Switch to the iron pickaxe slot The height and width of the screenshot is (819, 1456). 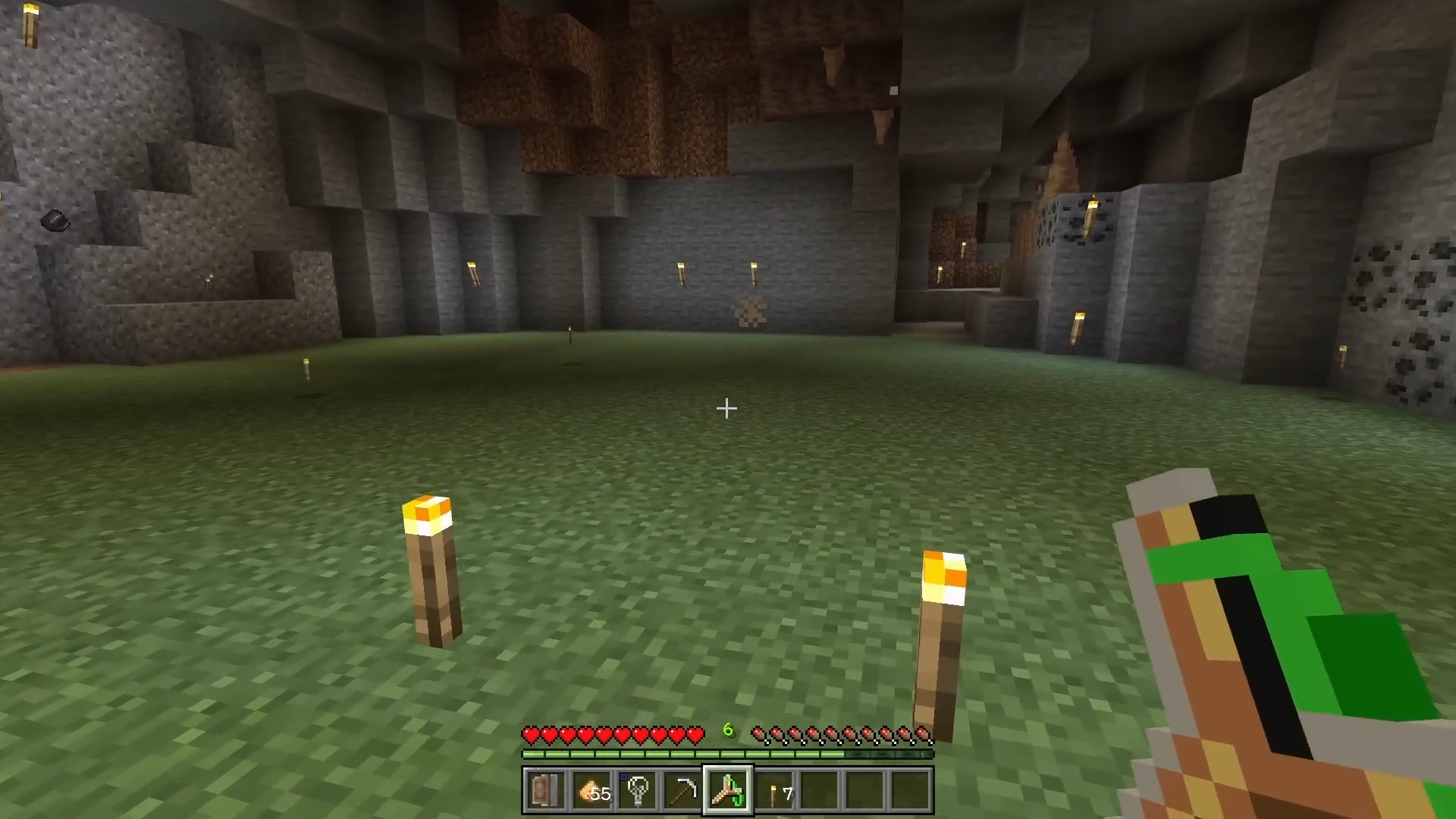pyautogui.click(x=682, y=791)
